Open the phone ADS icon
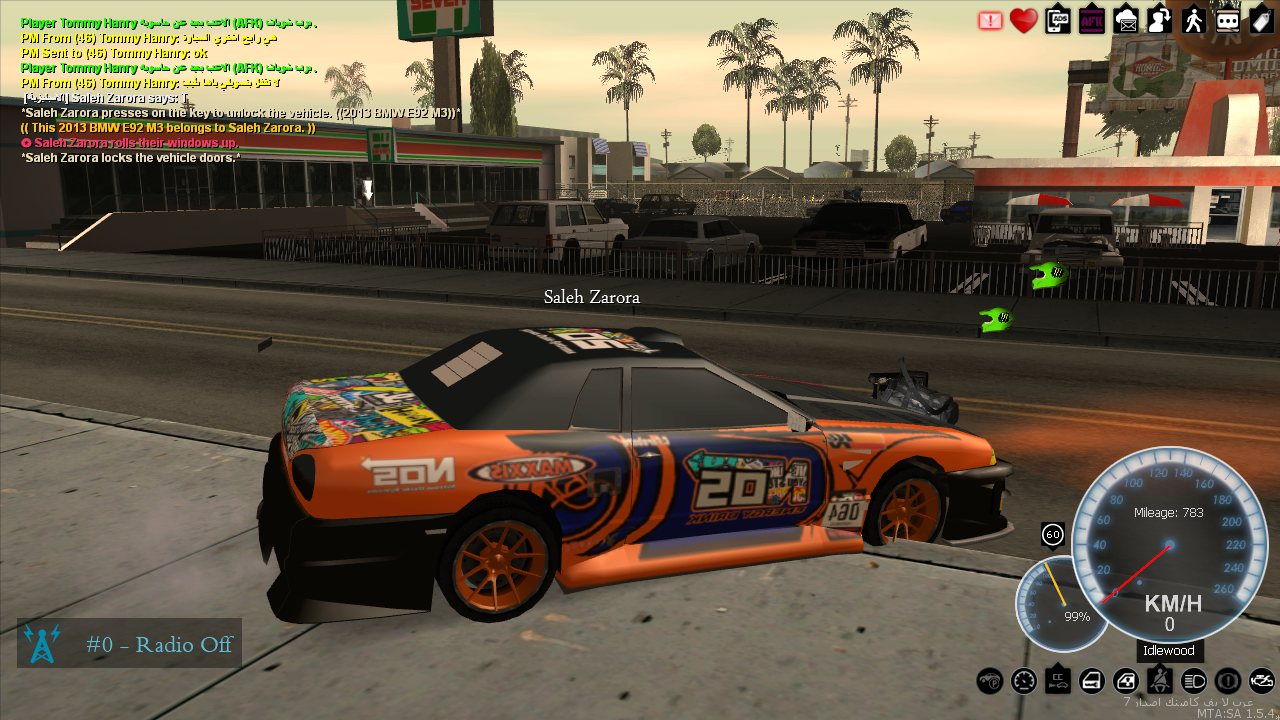 coord(1058,20)
